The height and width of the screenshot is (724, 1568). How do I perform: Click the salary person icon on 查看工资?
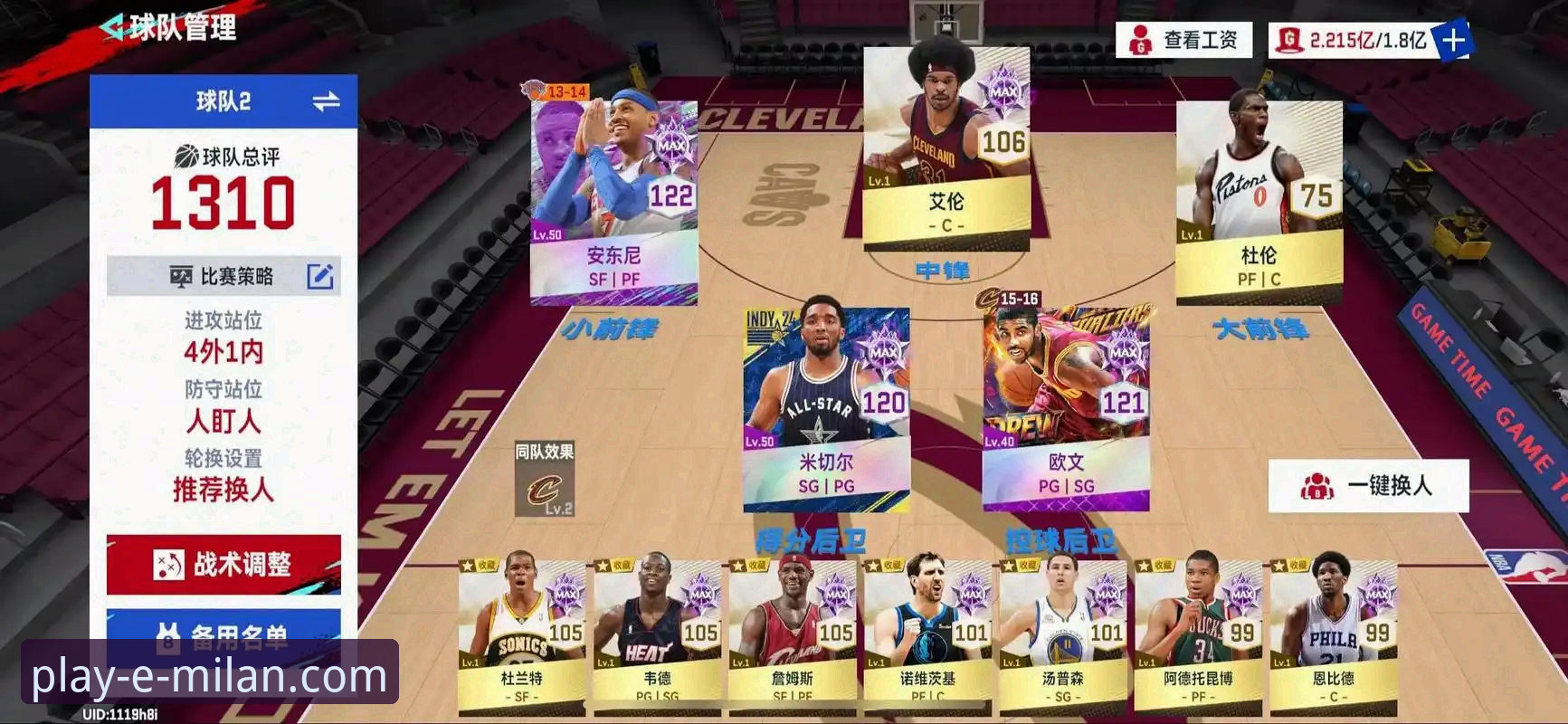[1142, 39]
